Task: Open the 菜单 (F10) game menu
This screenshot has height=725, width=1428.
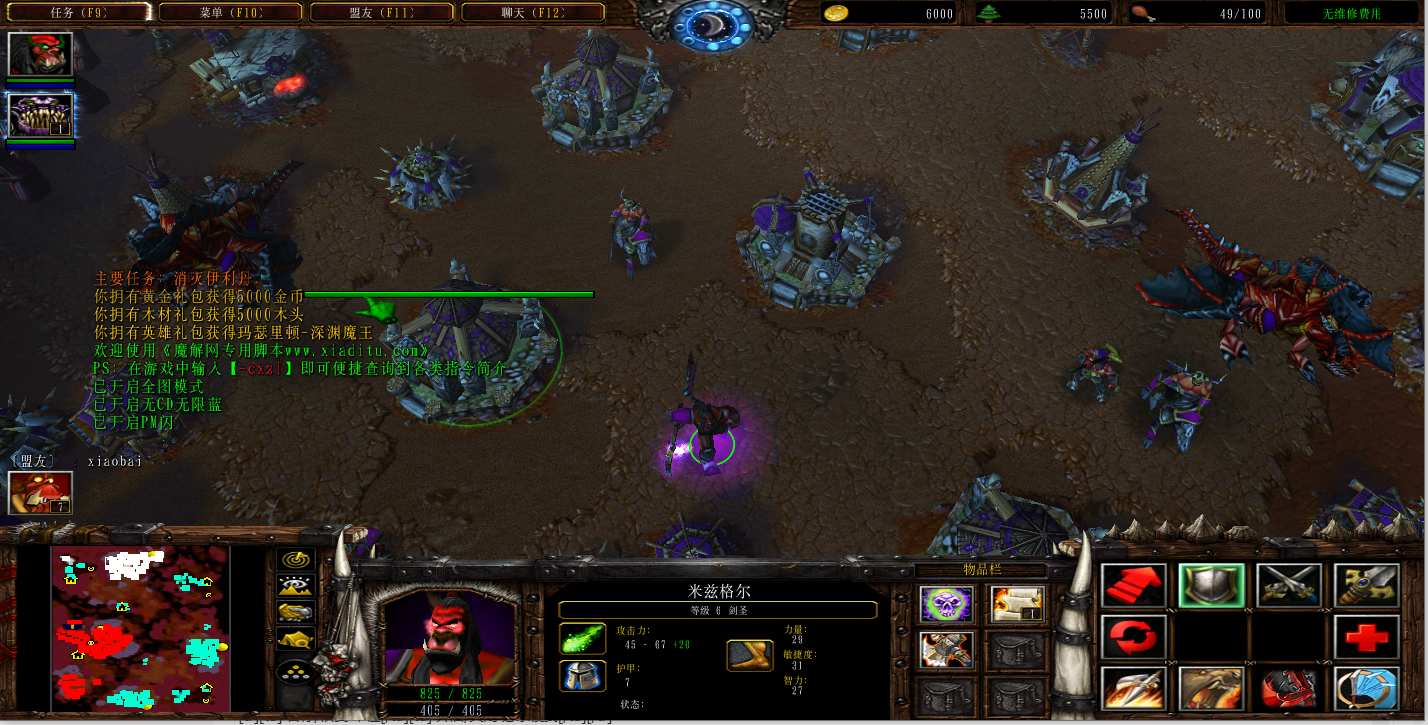Action: (x=230, y=13)
